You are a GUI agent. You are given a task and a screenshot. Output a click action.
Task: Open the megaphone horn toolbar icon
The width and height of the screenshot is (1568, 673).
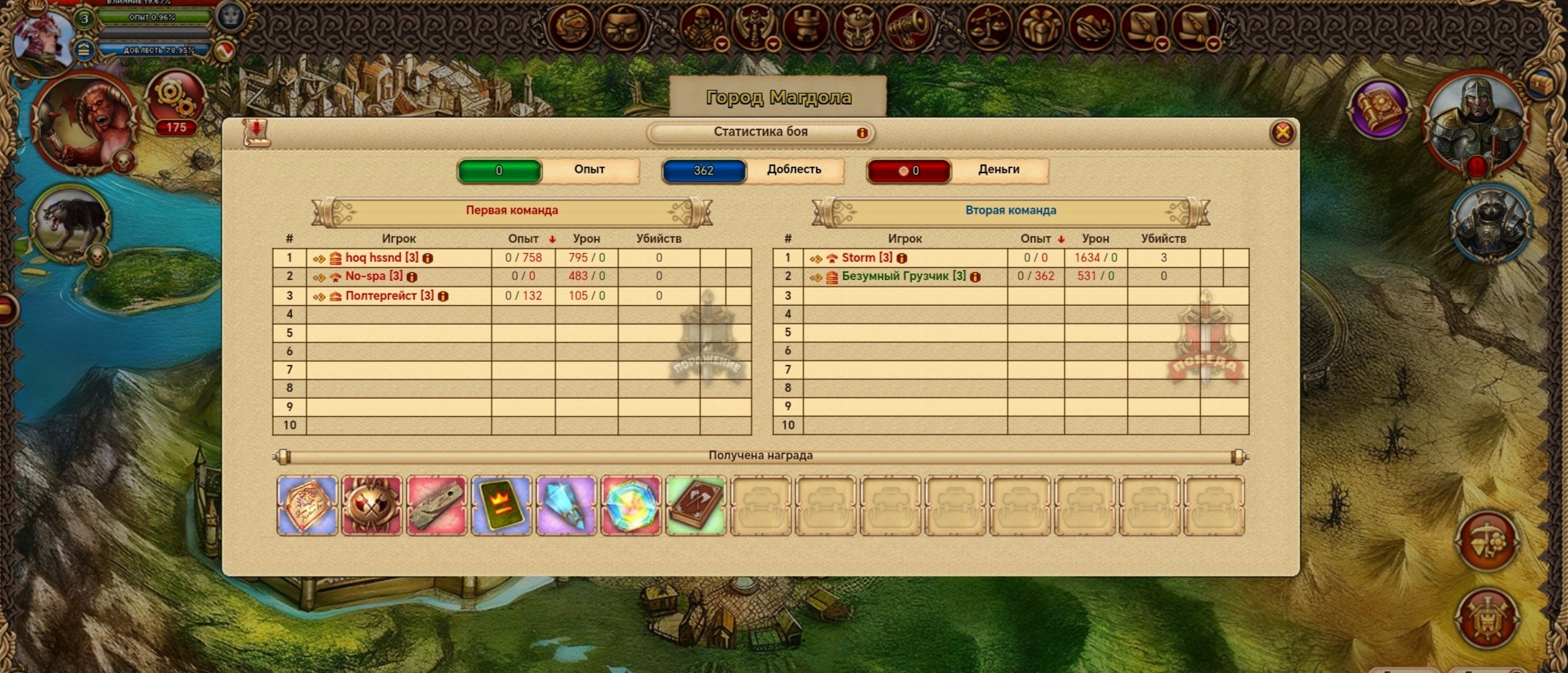(908, 28)
